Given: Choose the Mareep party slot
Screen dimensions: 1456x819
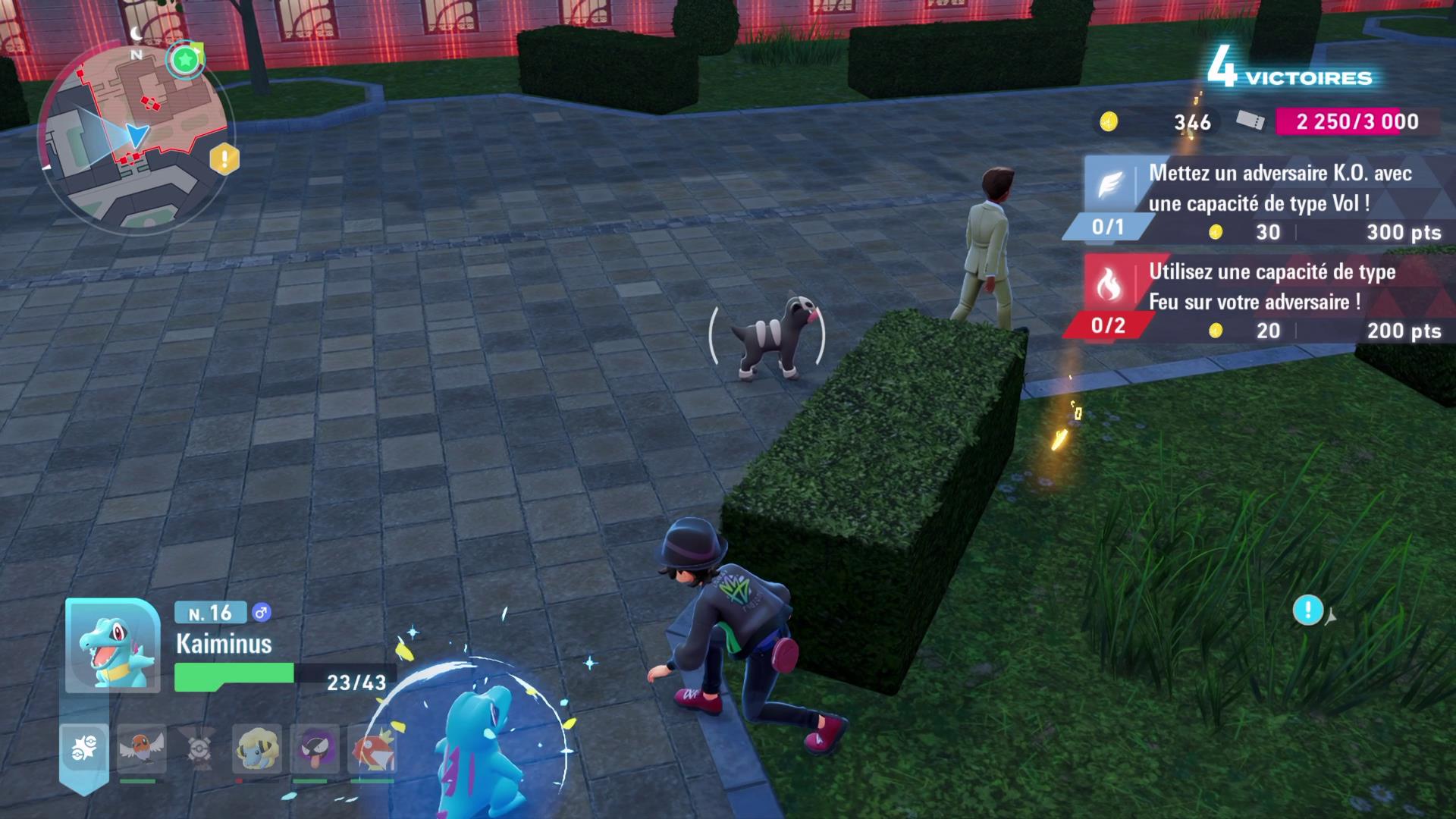Looking at the screenshot, I should click(256, 748).
